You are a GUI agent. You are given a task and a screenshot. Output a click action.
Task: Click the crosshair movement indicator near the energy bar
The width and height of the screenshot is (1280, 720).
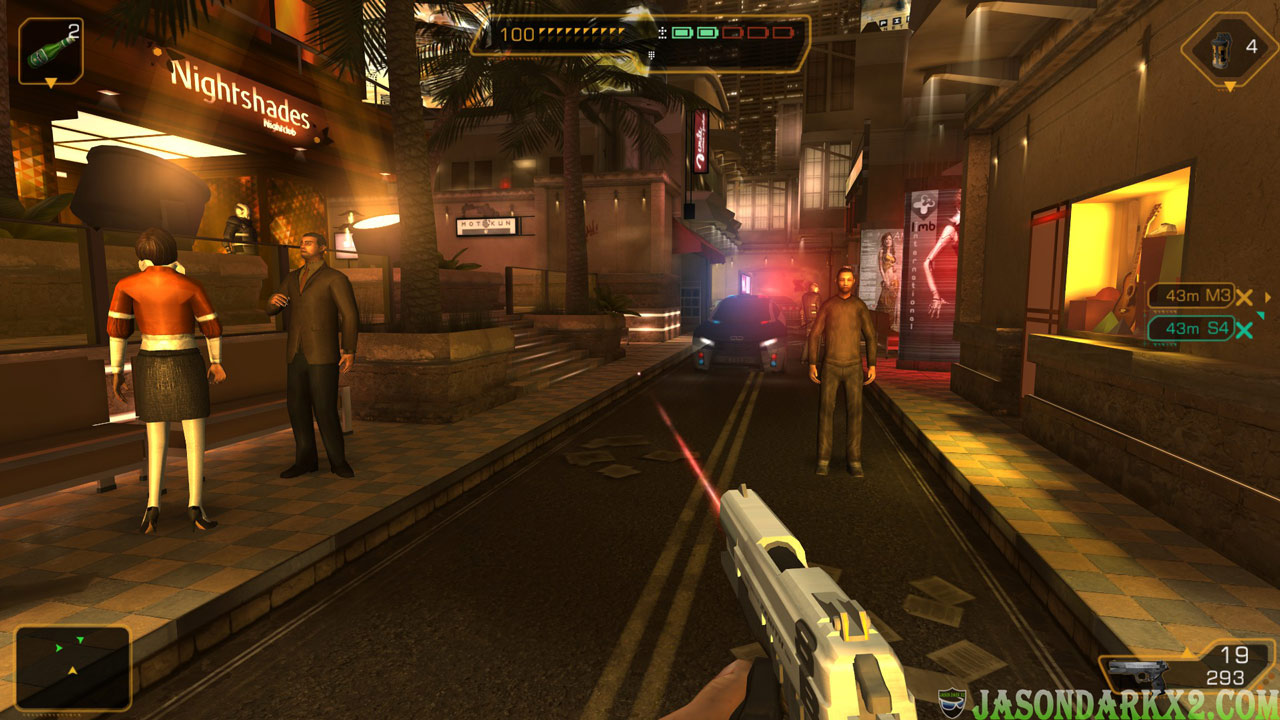coord(663,33)
